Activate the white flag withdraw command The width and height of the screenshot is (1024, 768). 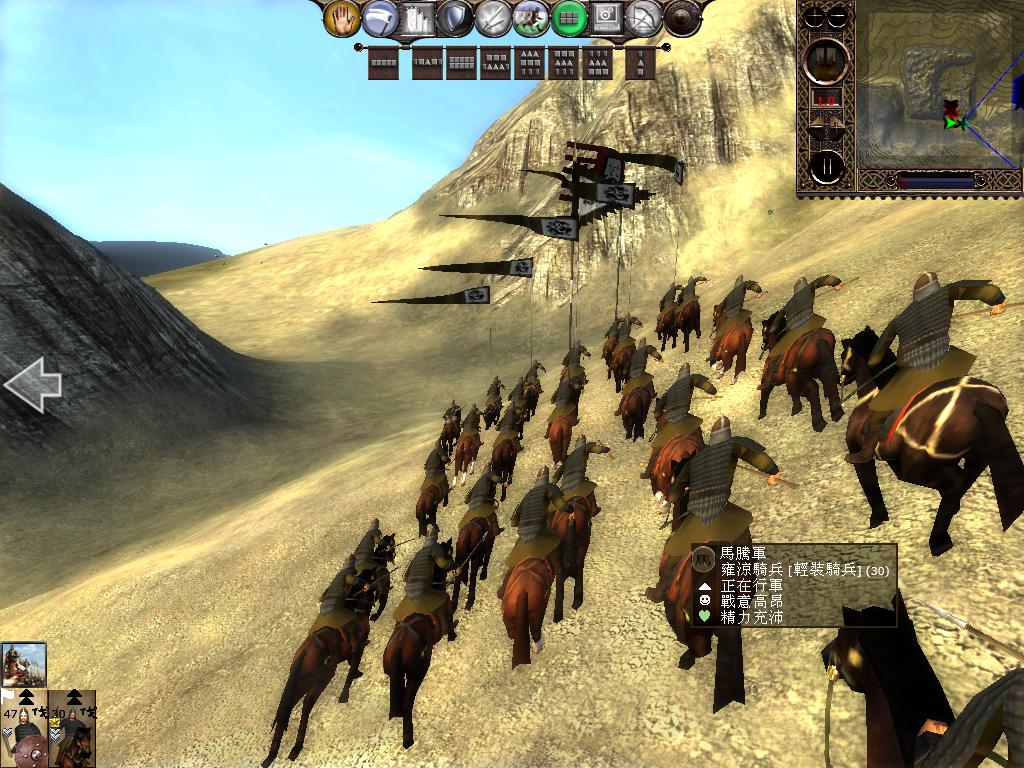pyautogui.click(x=380, y=17)
